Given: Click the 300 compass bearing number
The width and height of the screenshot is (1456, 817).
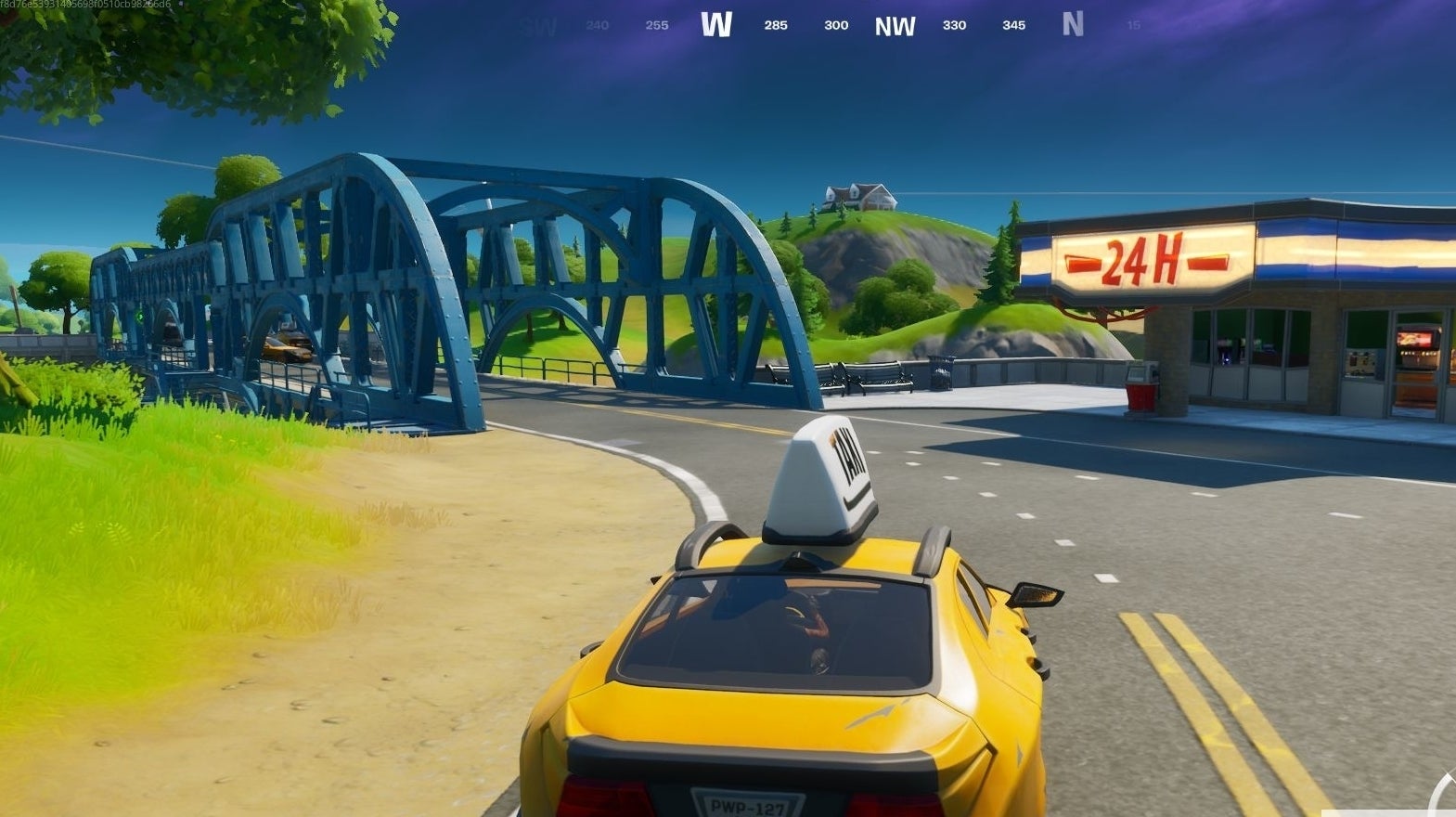Looking at the screenshot, I should 834,26.
